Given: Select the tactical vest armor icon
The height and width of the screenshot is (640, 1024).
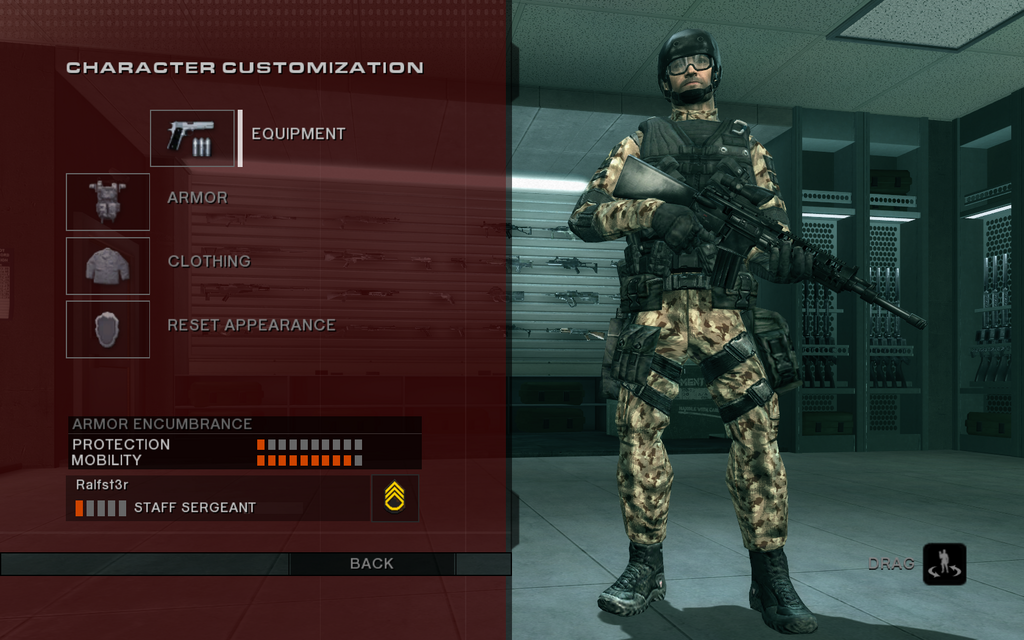Looking at the screenshot, I should coord(108,202).
